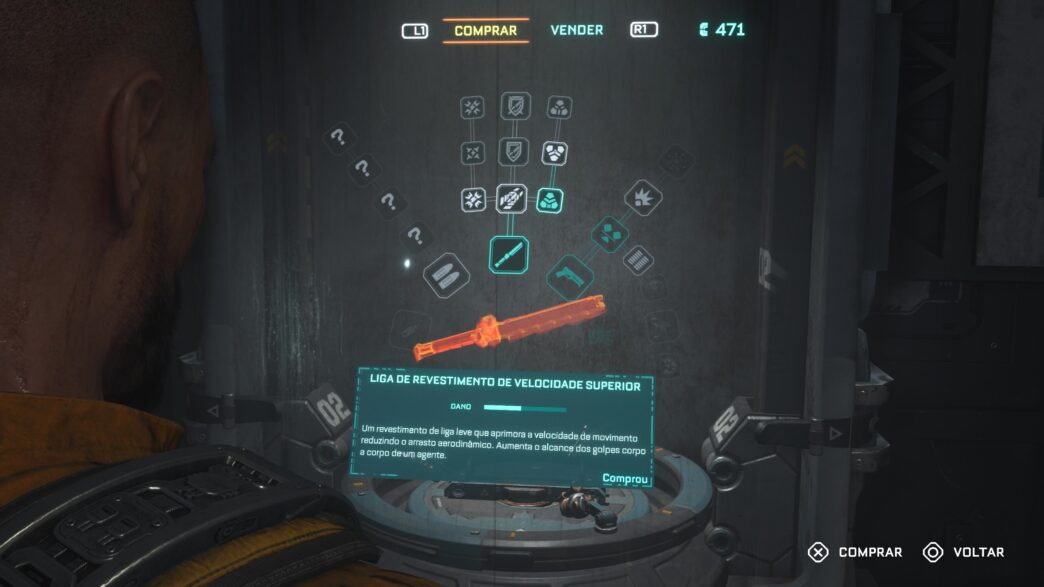The width and height of the screenshot is (1044, 587).
Task: Choose the topmost inward-arrows upgrade node
Action: (473, 107)
